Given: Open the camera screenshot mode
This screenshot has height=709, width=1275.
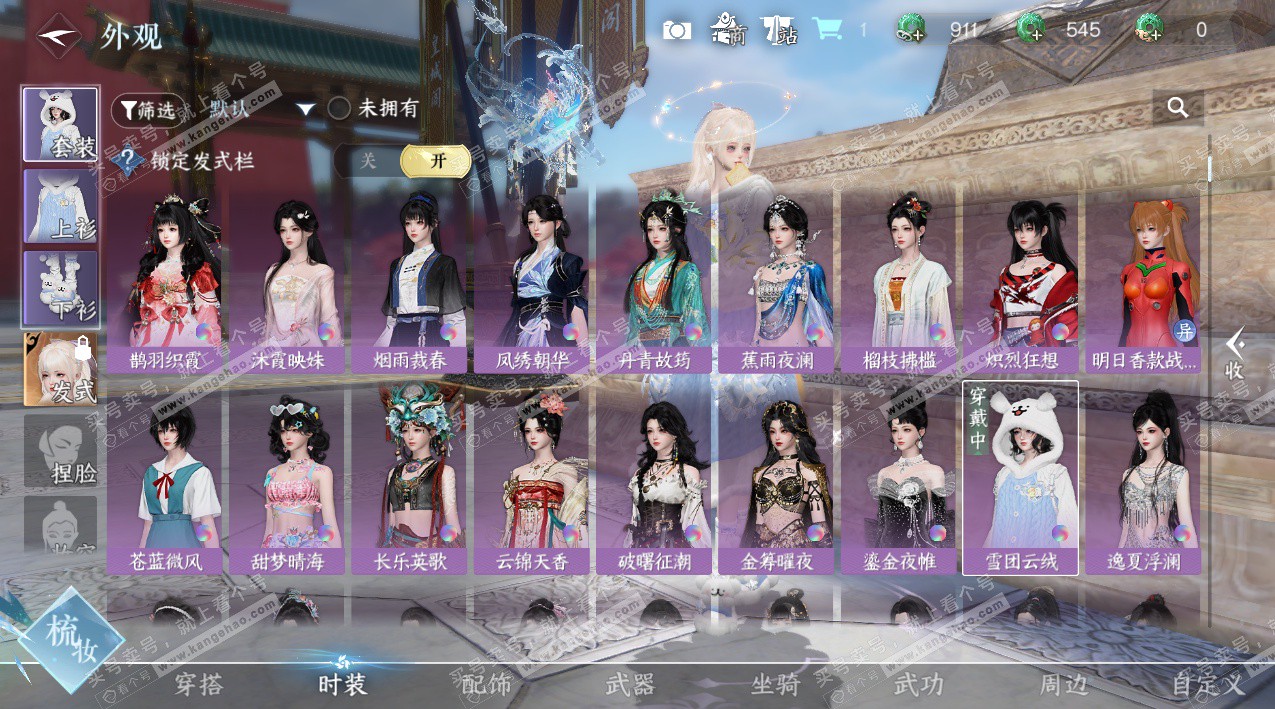Looking at the screenshot, I should click(x=677, y=31).
